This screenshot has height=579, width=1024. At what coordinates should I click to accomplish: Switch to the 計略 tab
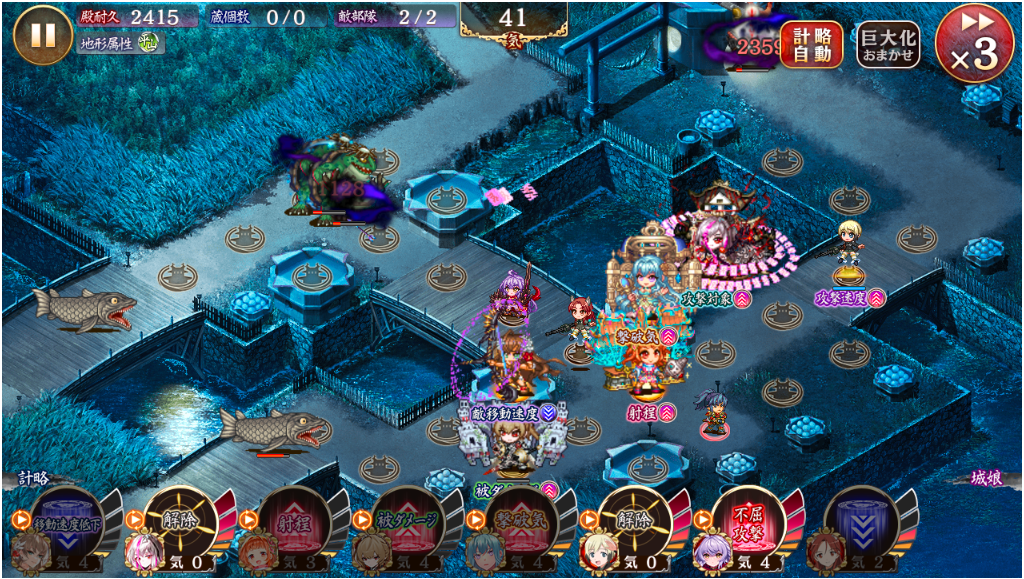(x=32, y=479)
